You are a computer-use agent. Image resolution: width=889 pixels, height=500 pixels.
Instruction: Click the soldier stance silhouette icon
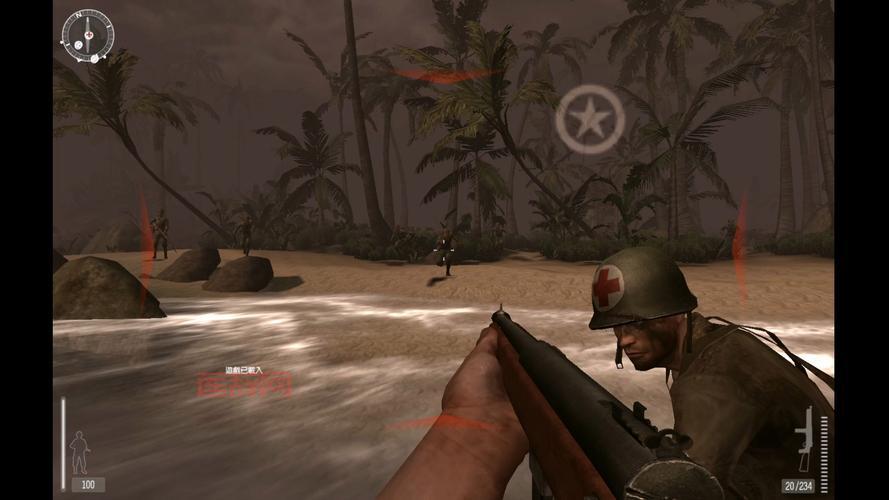(x=79, y=452)
